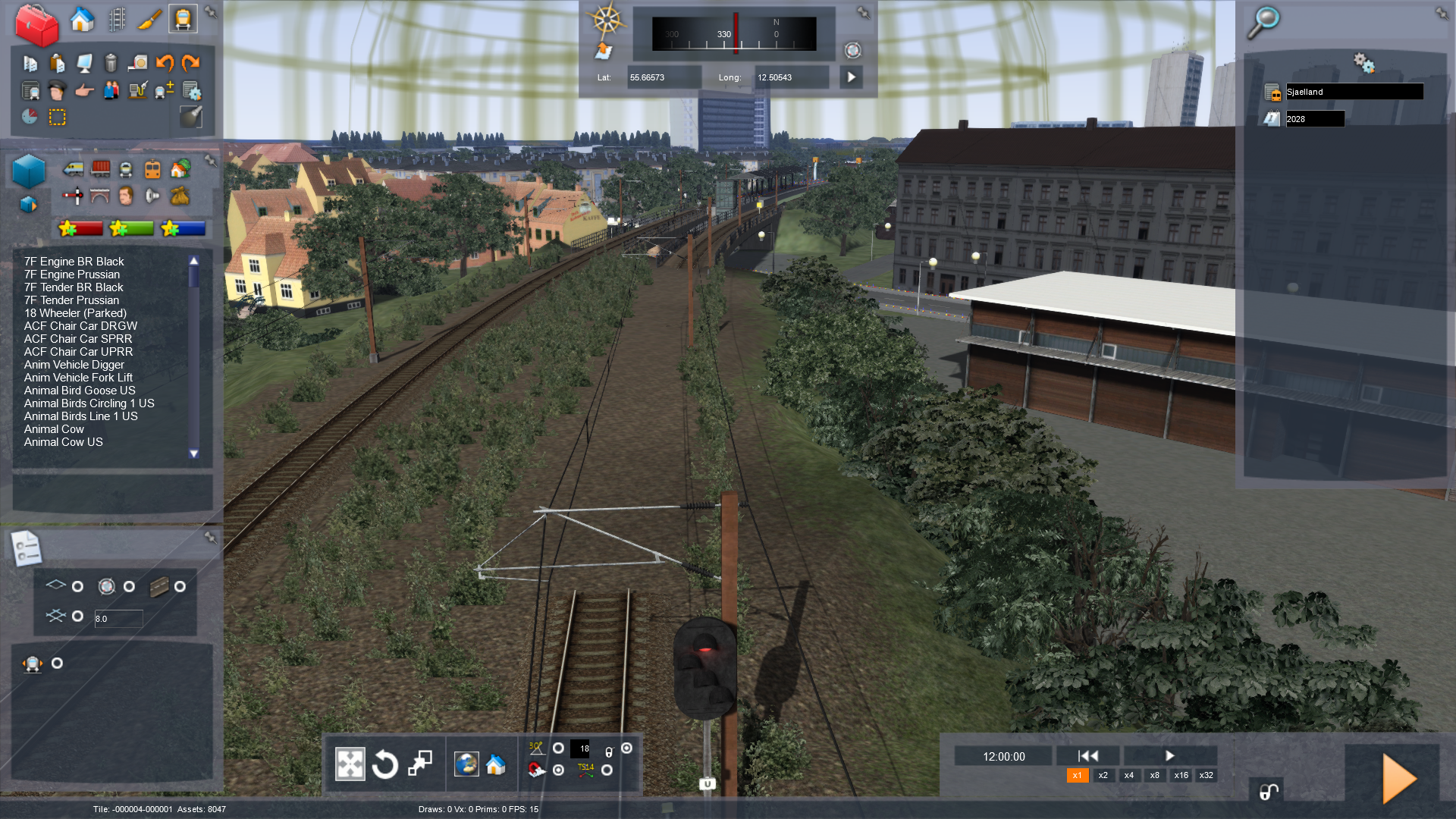
Task: Open the red toolbox menu
Action: pyautogui.click(x=36, y=24)
